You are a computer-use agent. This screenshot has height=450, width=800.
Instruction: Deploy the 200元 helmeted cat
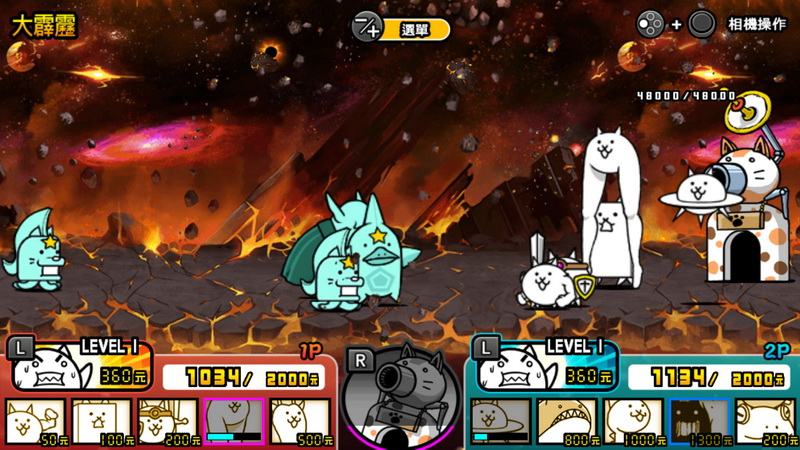tap(168, 421)
